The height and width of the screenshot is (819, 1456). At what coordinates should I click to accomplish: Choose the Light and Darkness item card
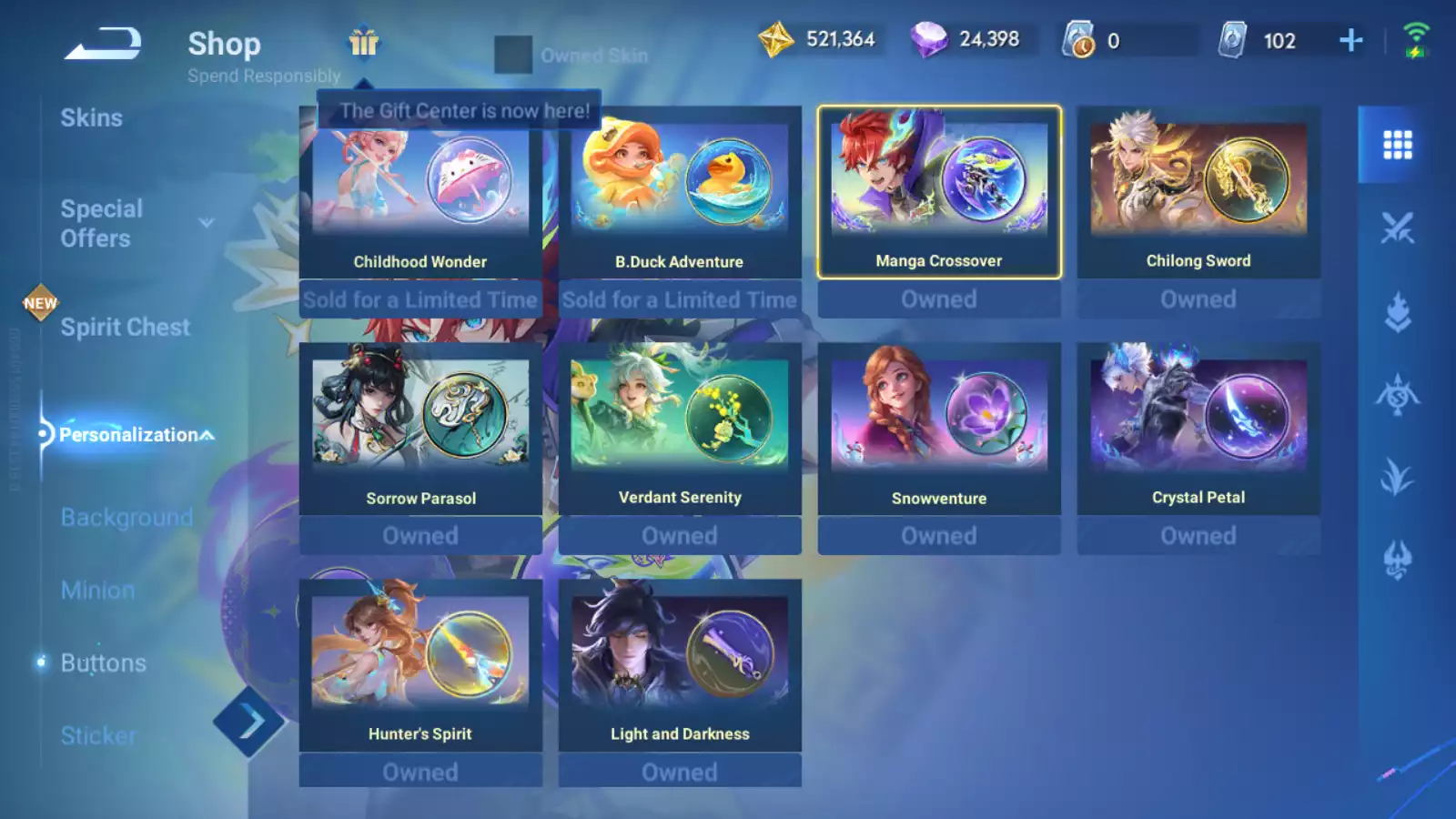pos(680,666)
